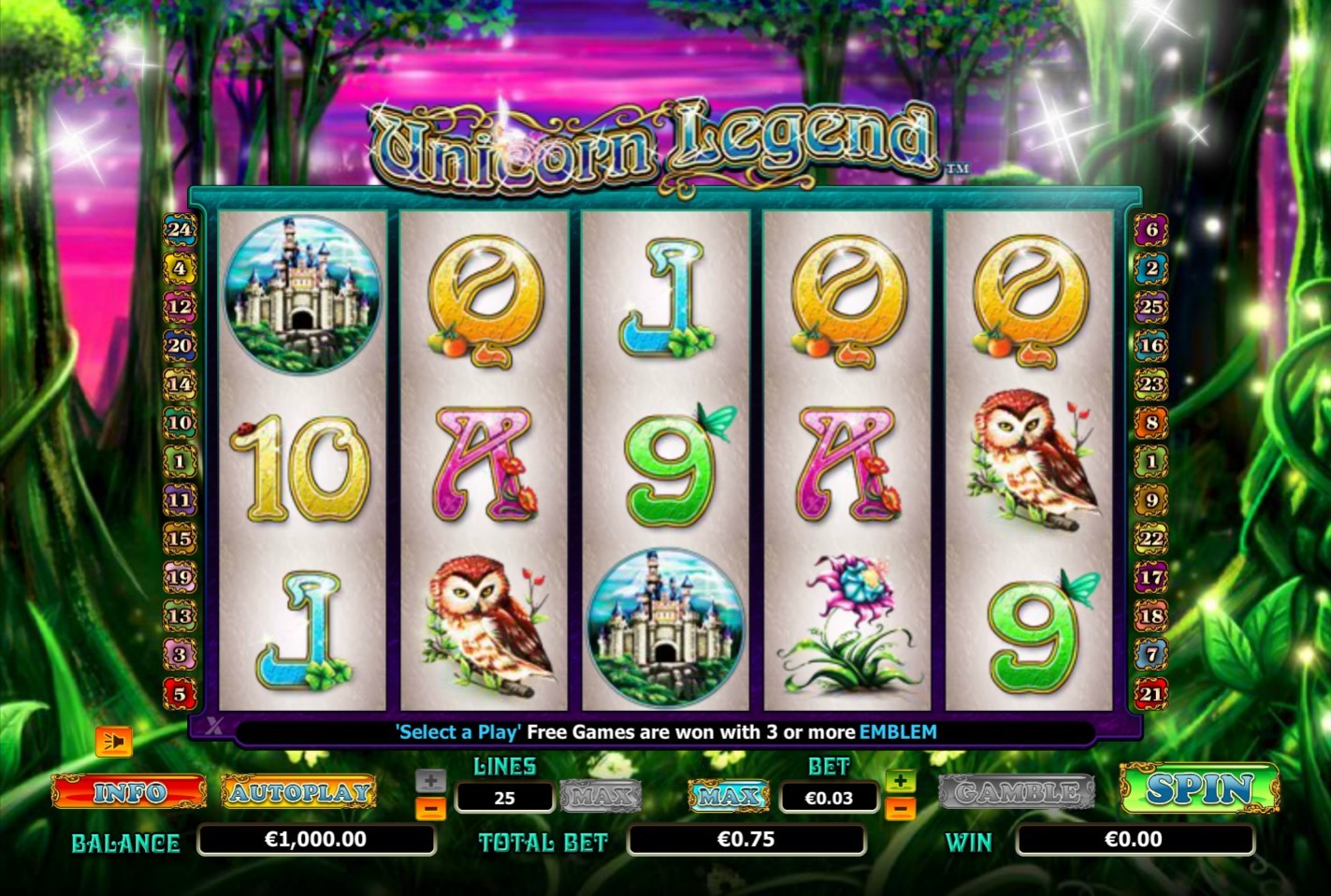Image resolution: width=1331 pixels, height=896 pixels.
Task: Select payline marker 6
Action: [x=1151, y=229]
